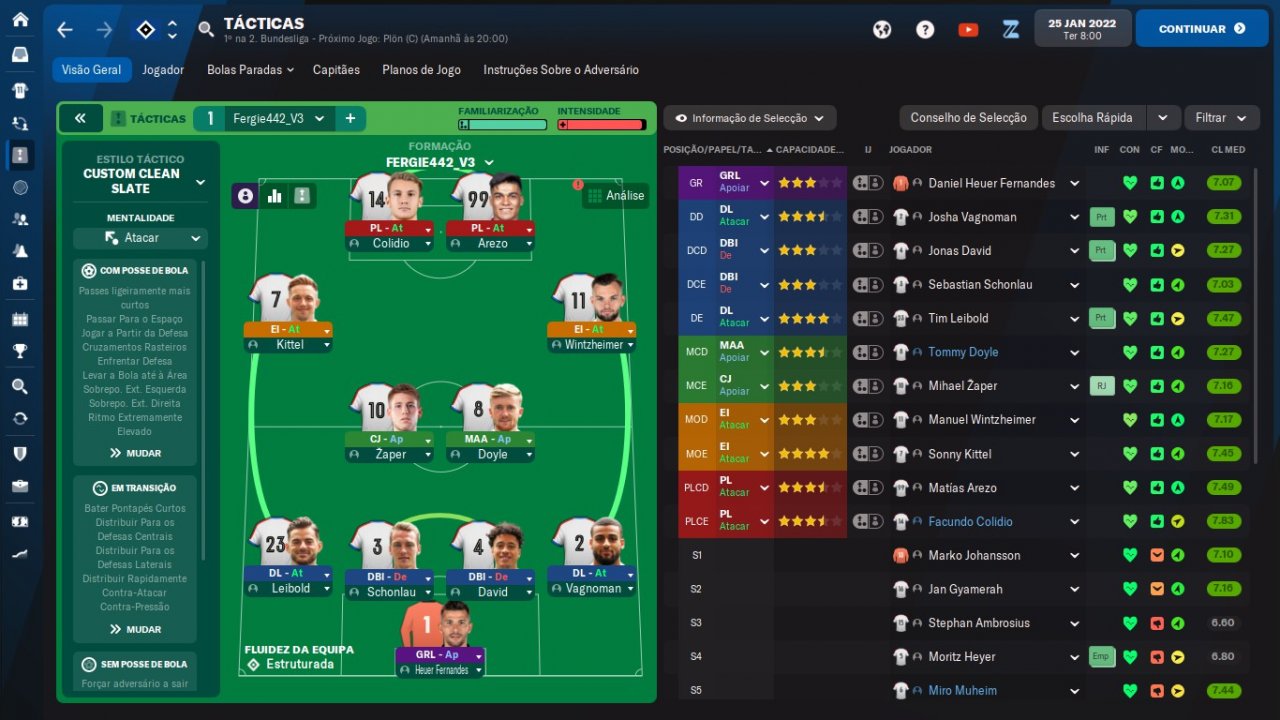Image resolution: width=1280 pixels, height=720 pixels.
Task: Open the home screen icon in sidebar
Action: pyautogui.click(x=20, y=20)
